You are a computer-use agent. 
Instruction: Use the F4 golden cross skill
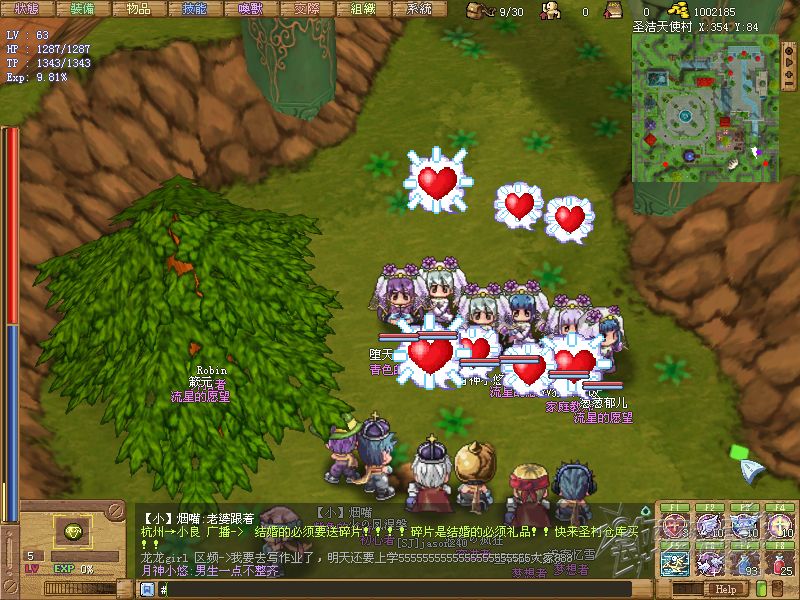click(780, 528)
